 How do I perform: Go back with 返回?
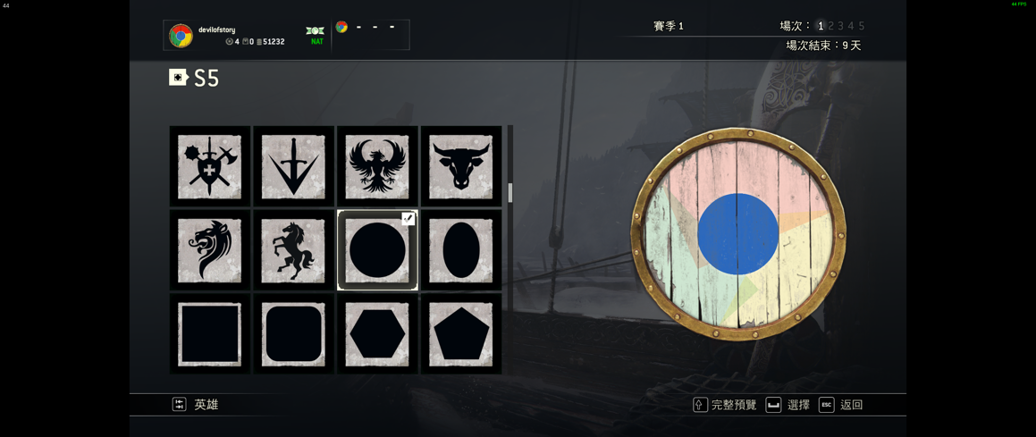tap(841, 405)
